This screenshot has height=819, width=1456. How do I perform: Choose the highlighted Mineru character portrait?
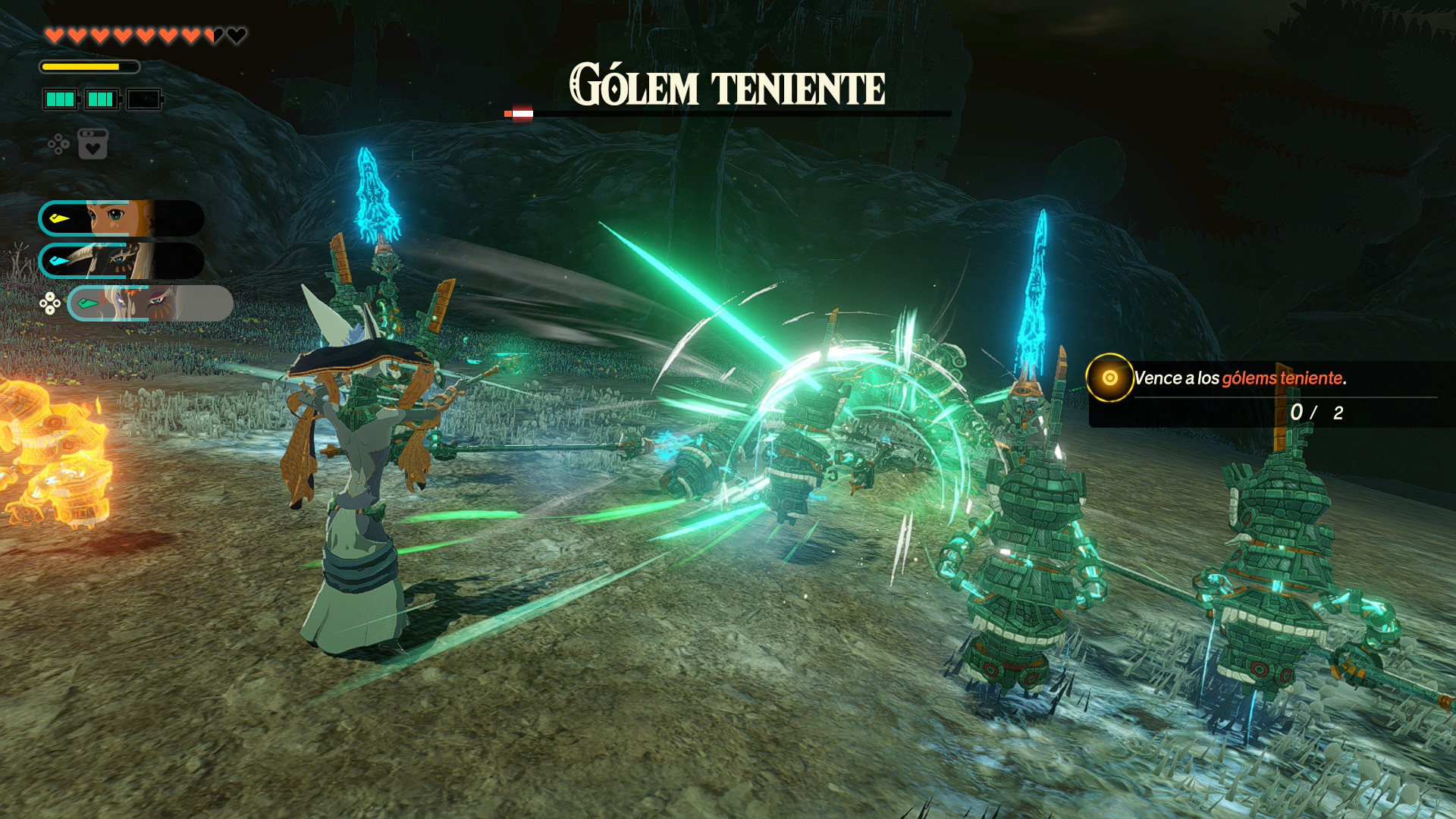click(x=150, y=303)
